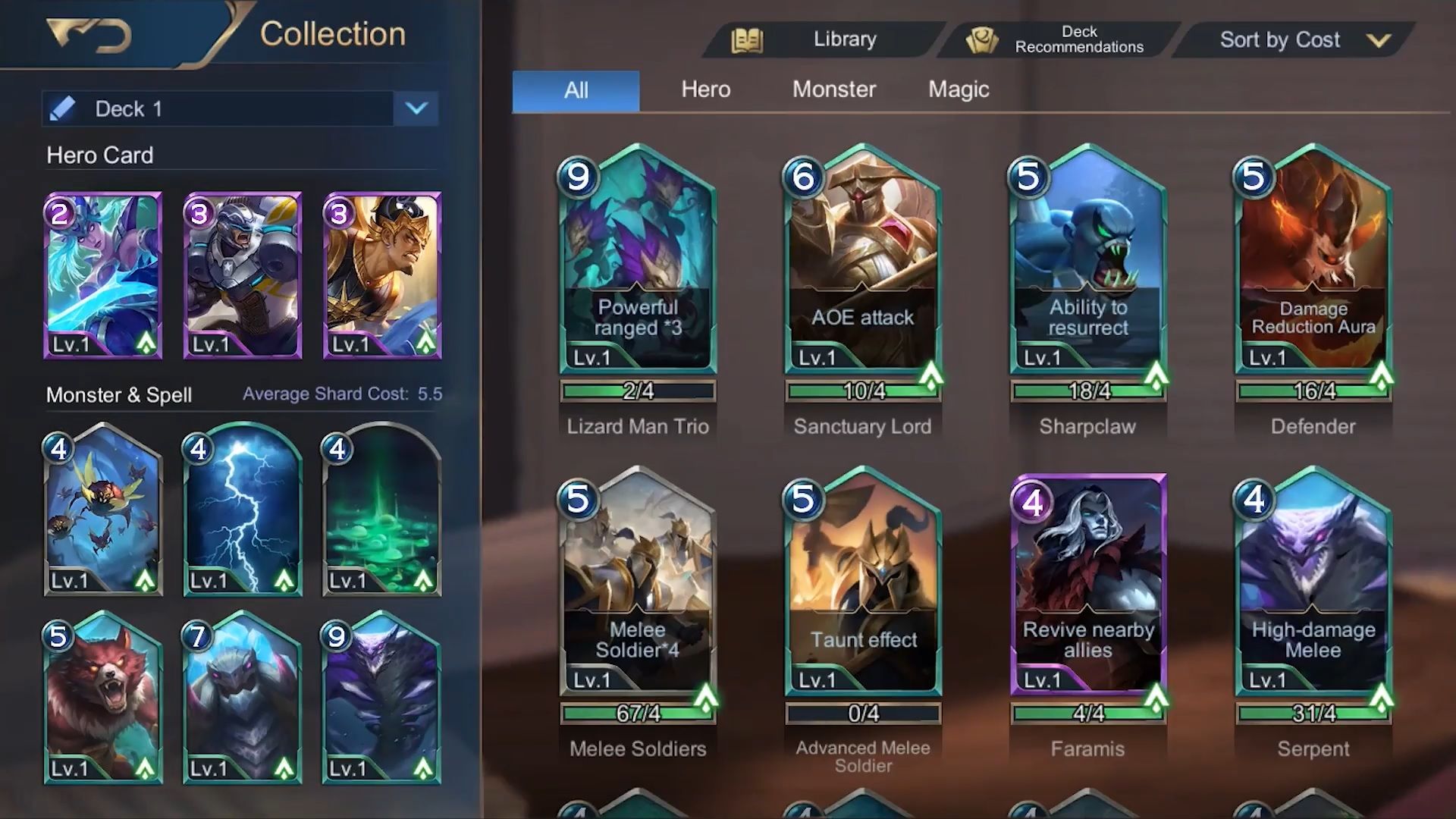Viewport: 1456px width, 819px height.
Task: Select the All cards tab
Action: click(575, 89)
